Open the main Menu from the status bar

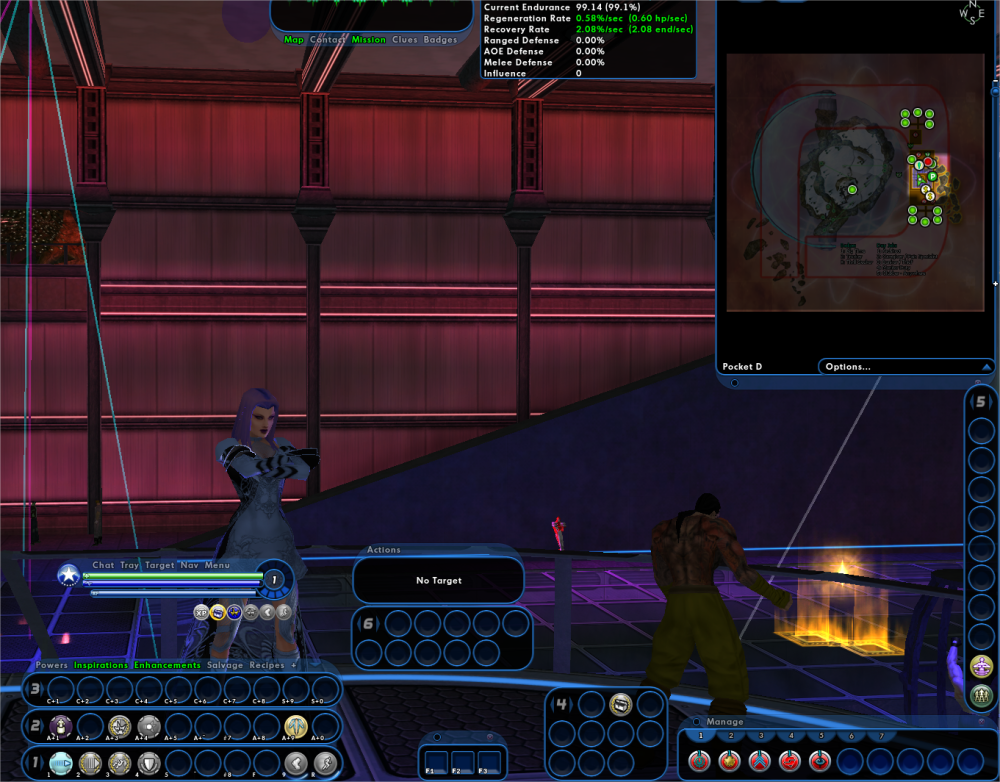(217, 565)
